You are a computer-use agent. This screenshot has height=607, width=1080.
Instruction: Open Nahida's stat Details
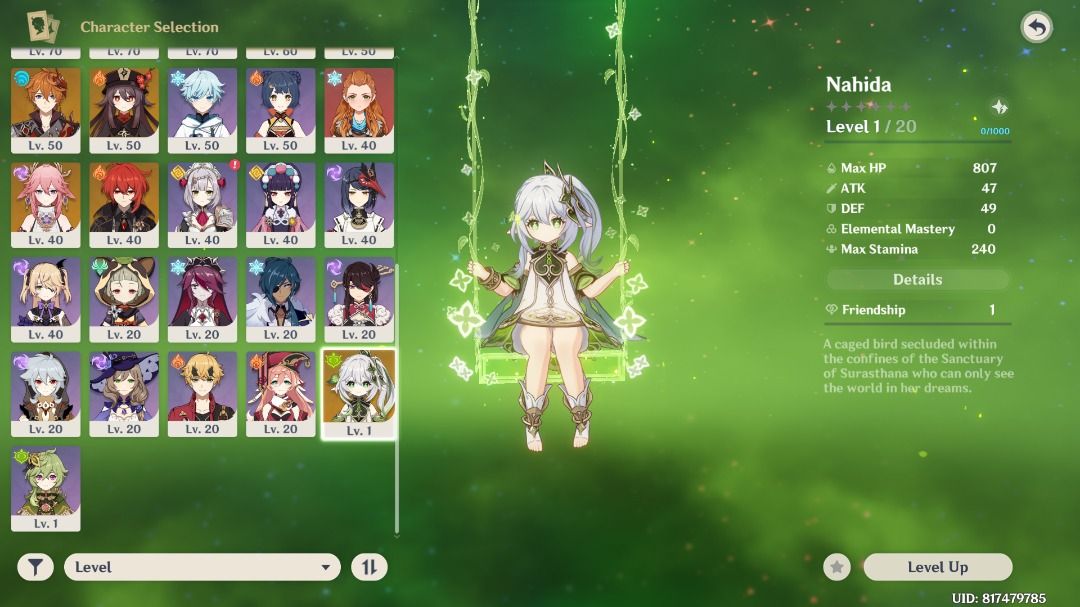tap(917, 280)
